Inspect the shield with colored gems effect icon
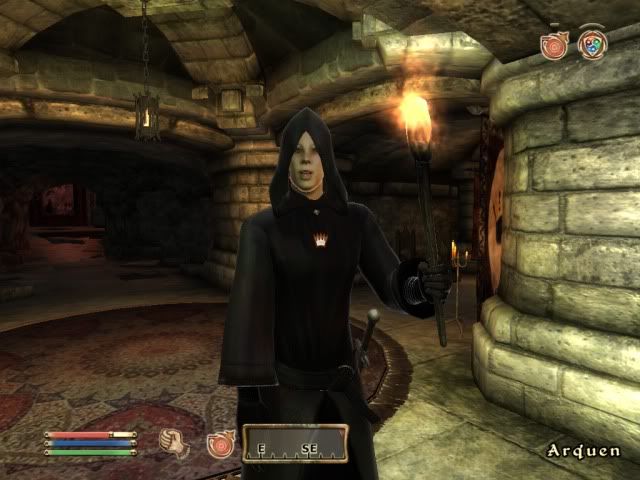The height and width of the screenshot is (480, 640). (x=592, y=45)
